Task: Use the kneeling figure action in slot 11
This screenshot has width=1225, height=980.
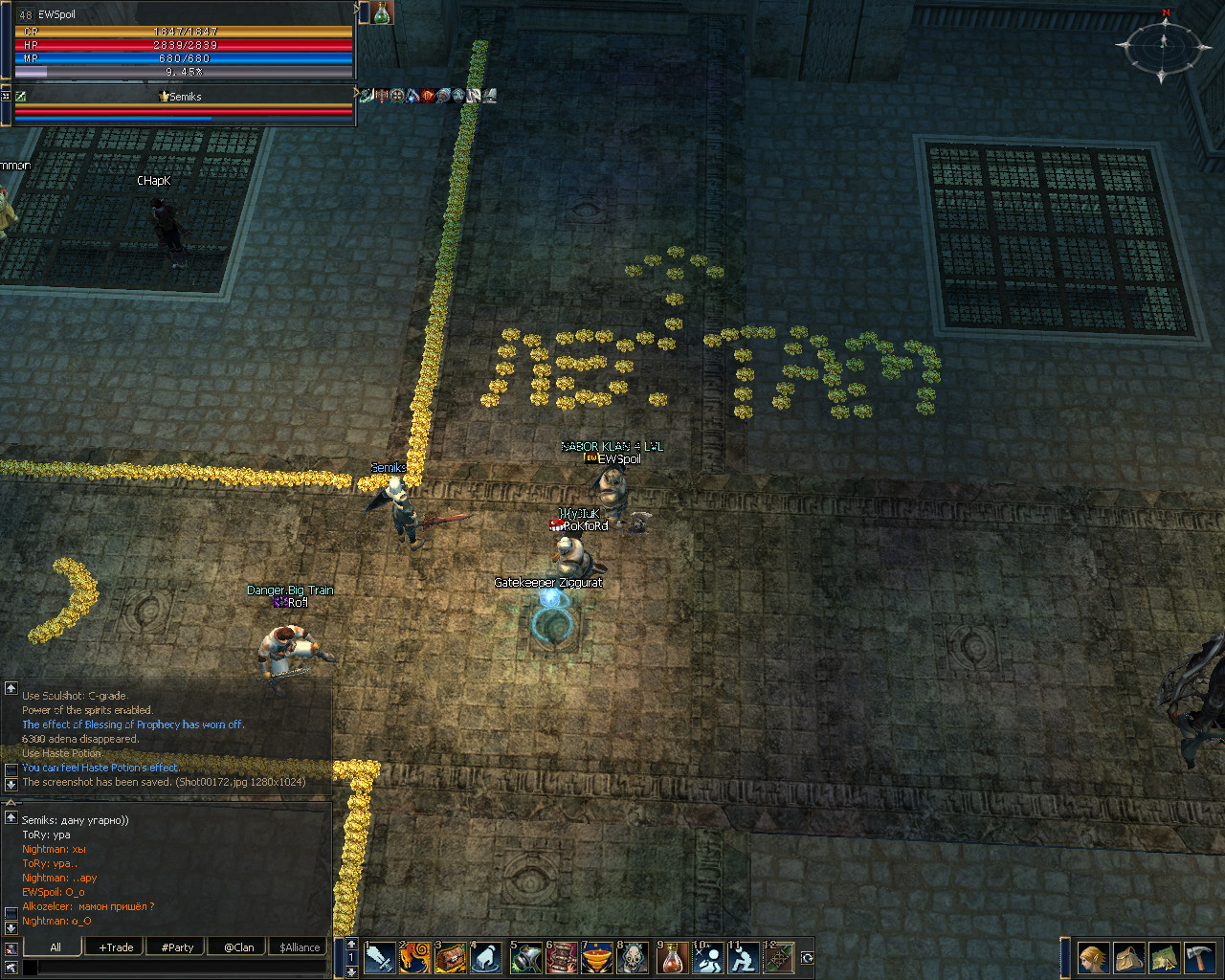Action: (x=744, y=957)
